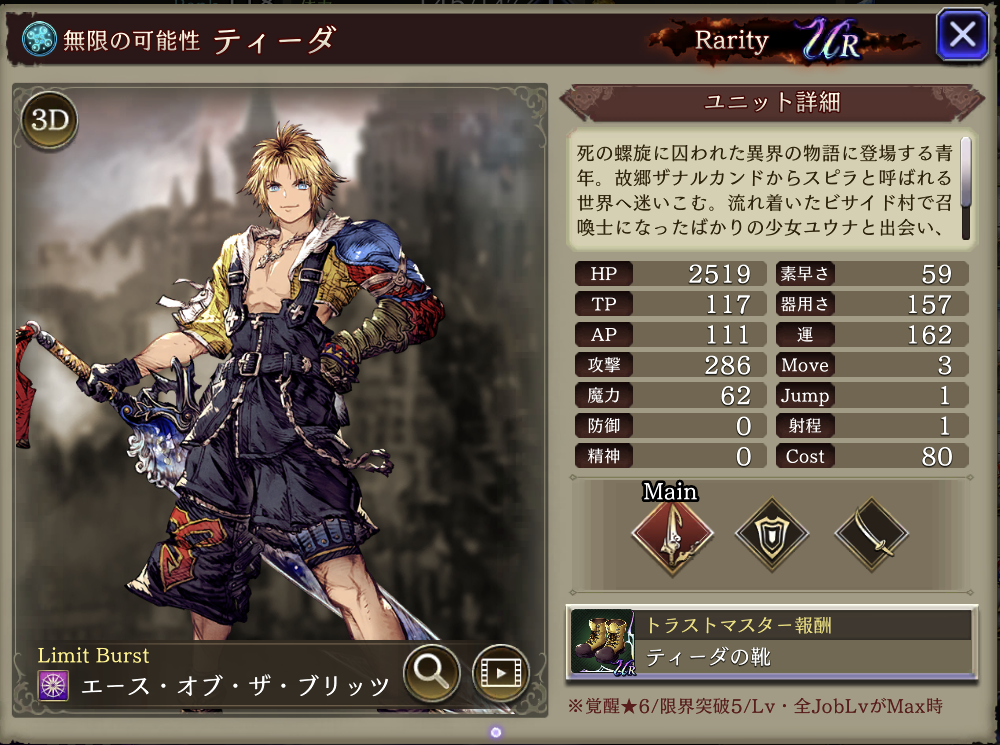The height and width of the screenshot is (745, 1000).
Task: Toggle the 3D model view
Action: [x=49, y=121]
